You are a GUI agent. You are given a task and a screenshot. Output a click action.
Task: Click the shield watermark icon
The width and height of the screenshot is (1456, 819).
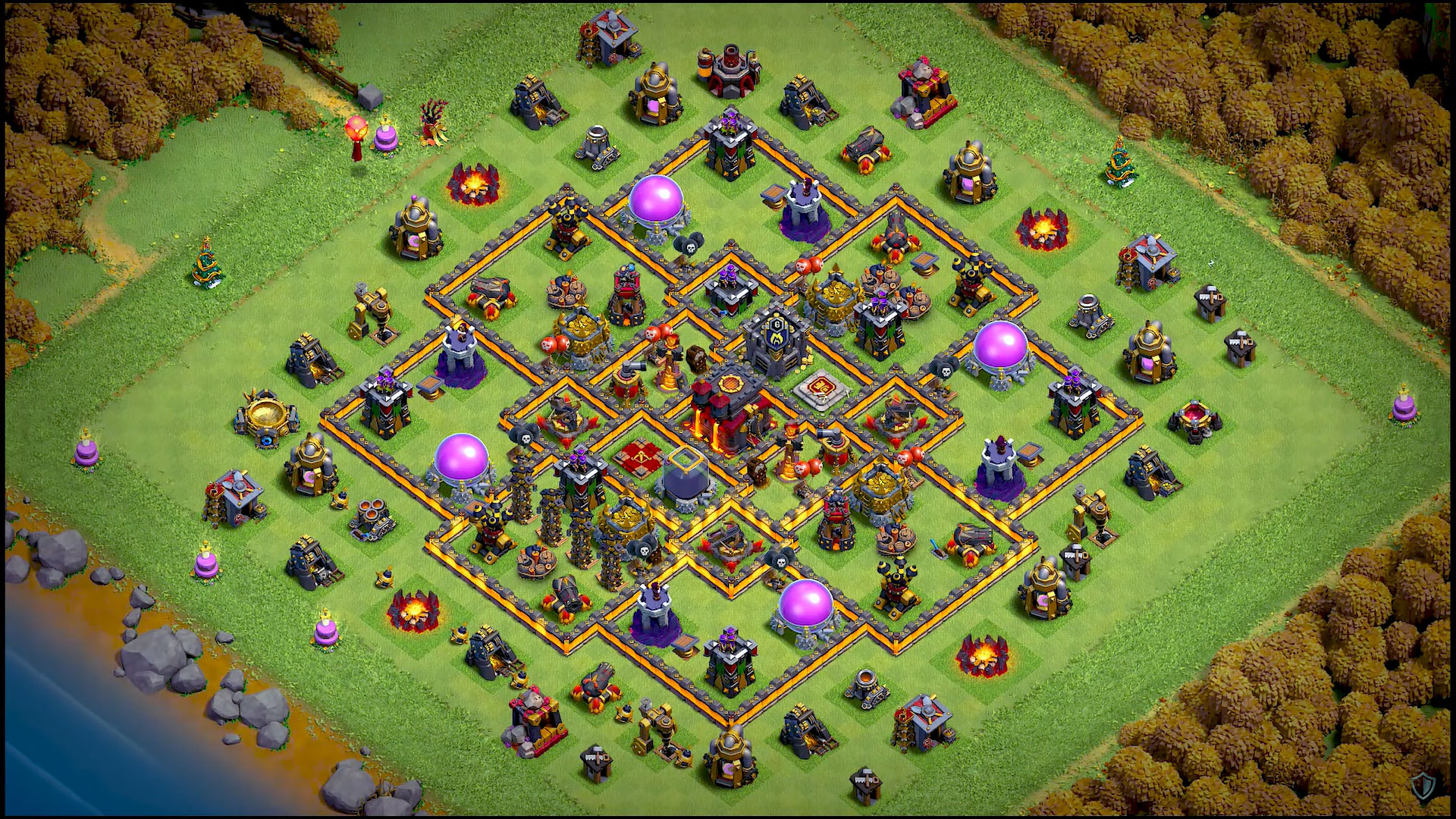click(x=1423, y=784)
